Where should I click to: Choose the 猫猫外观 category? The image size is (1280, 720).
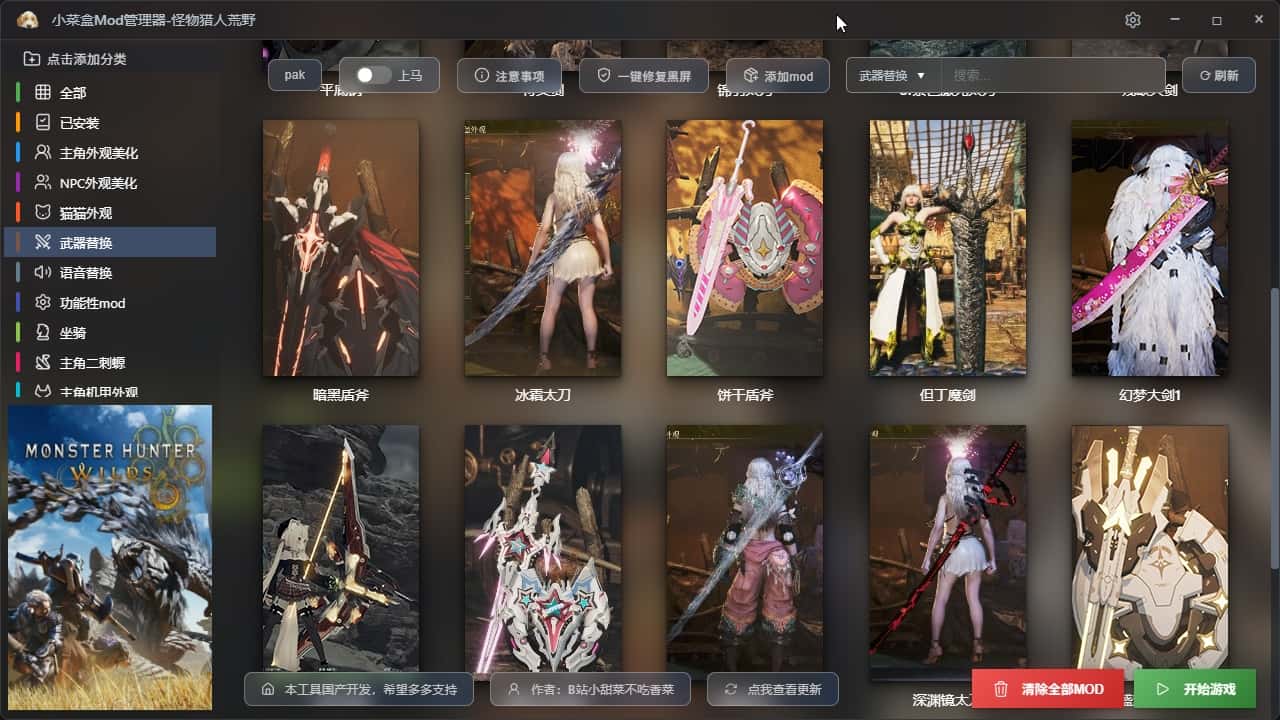tap(85, 213)
